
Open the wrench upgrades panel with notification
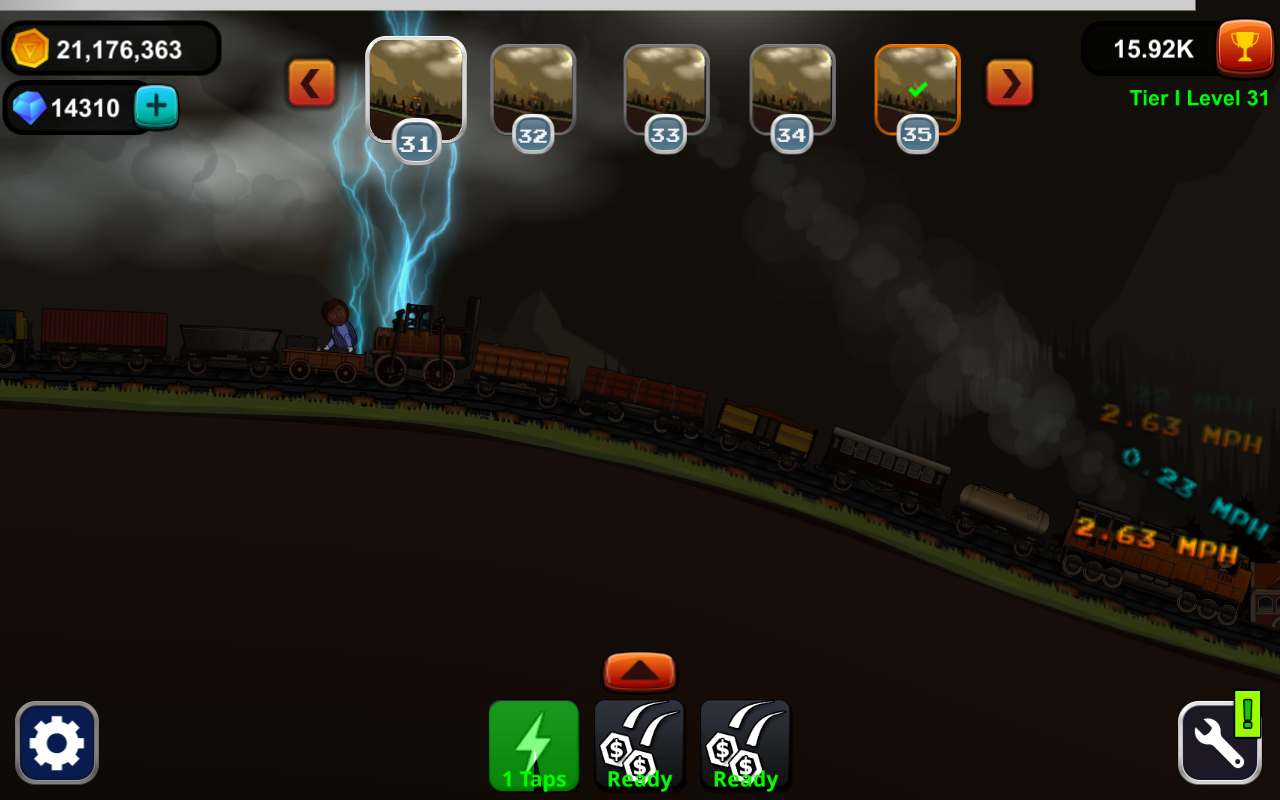pos(1219,744)
